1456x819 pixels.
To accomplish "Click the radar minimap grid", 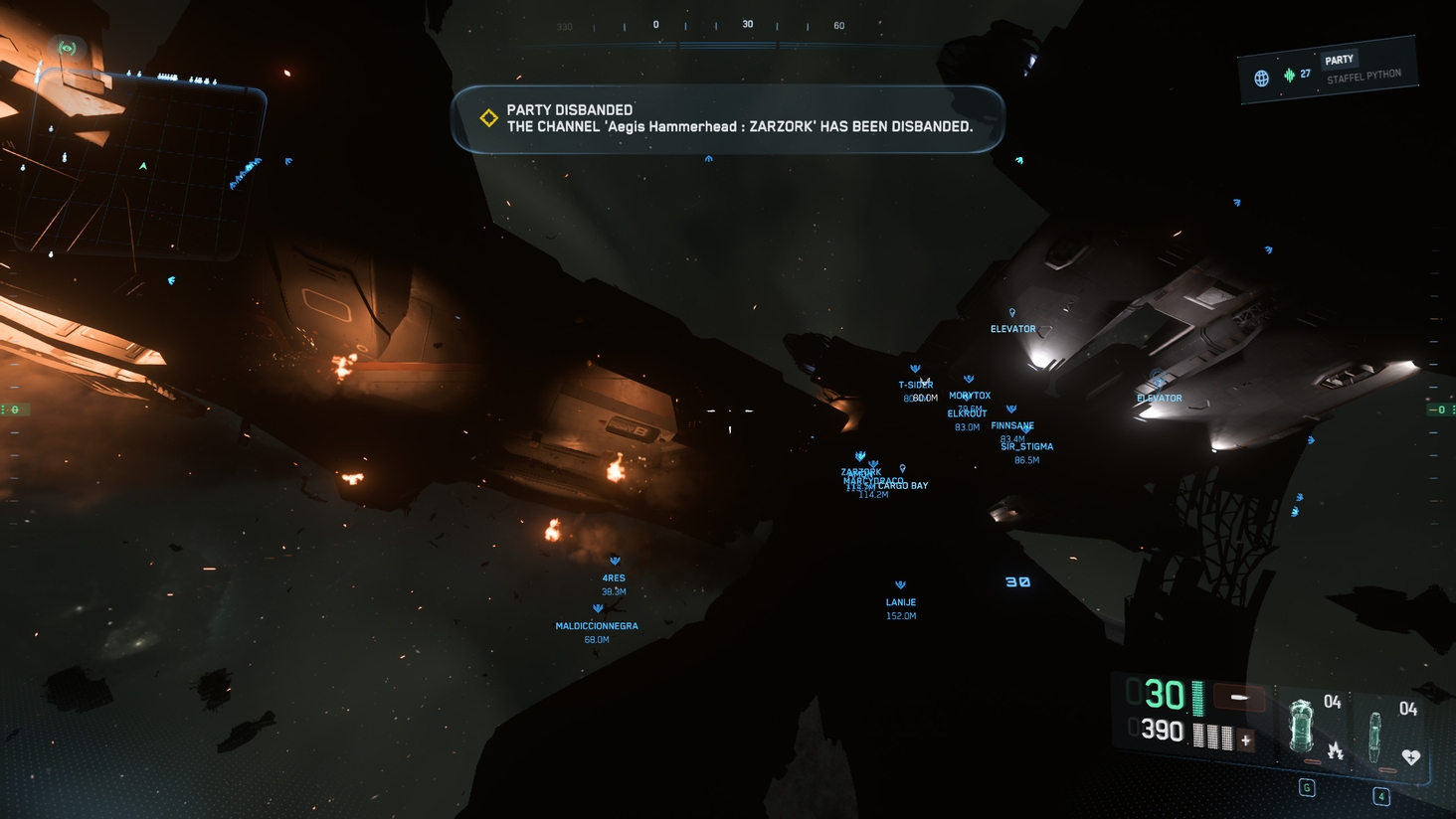I will click(x=139, y=169).
